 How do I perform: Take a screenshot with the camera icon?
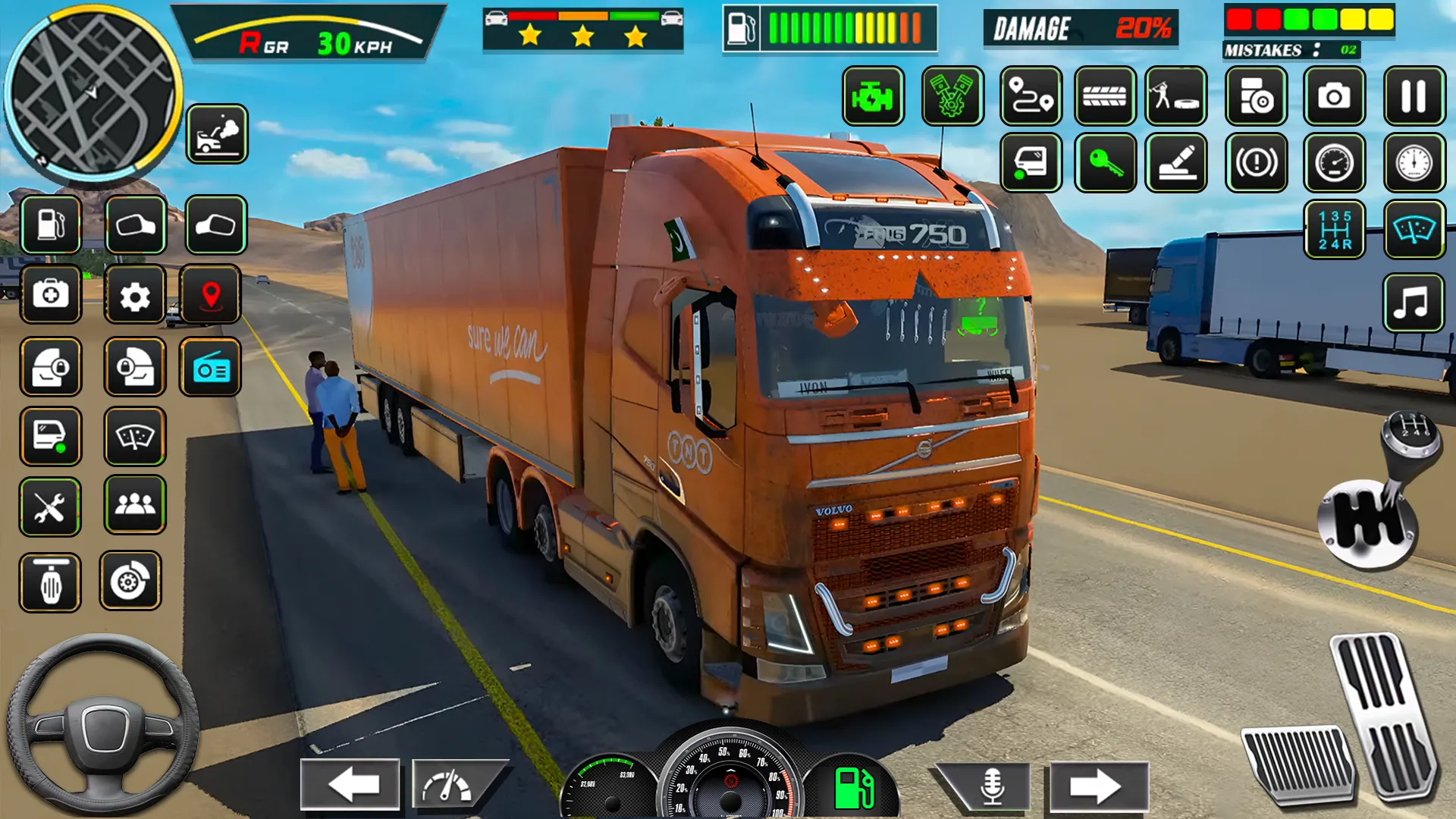point(1335,97)
